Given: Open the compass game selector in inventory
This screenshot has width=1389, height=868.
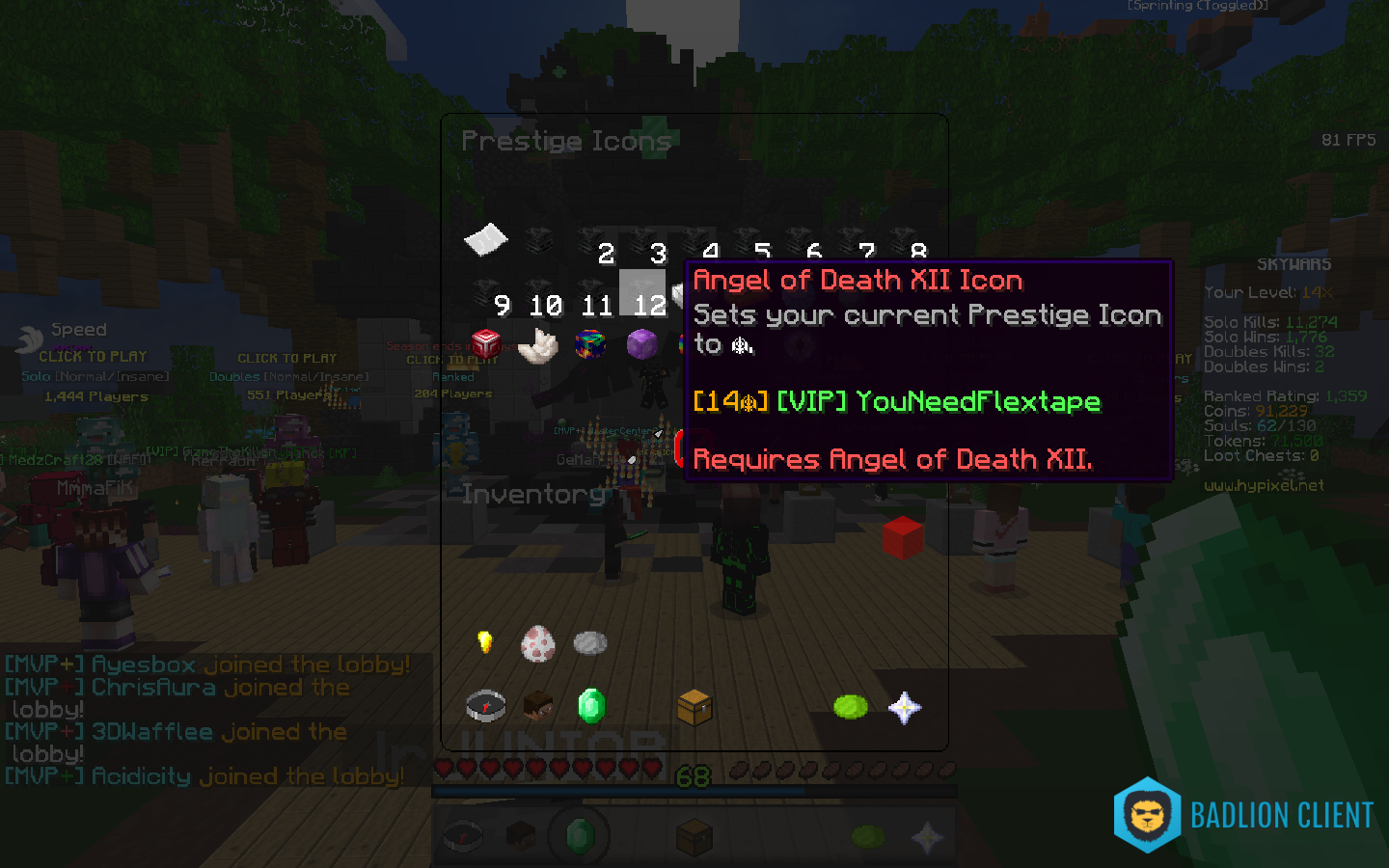Looking at the screenshot, I should pyautogui.click(x=485, y=705).
